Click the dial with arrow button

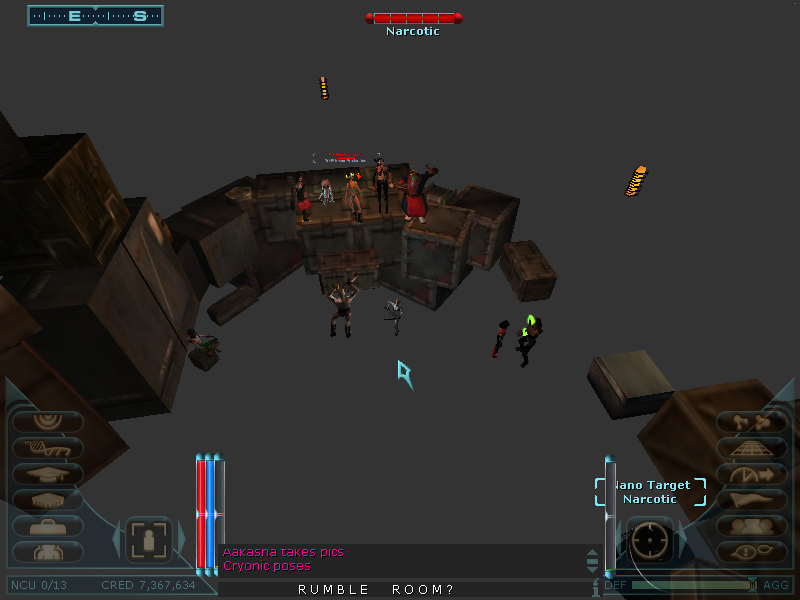[x=752, y=474]
